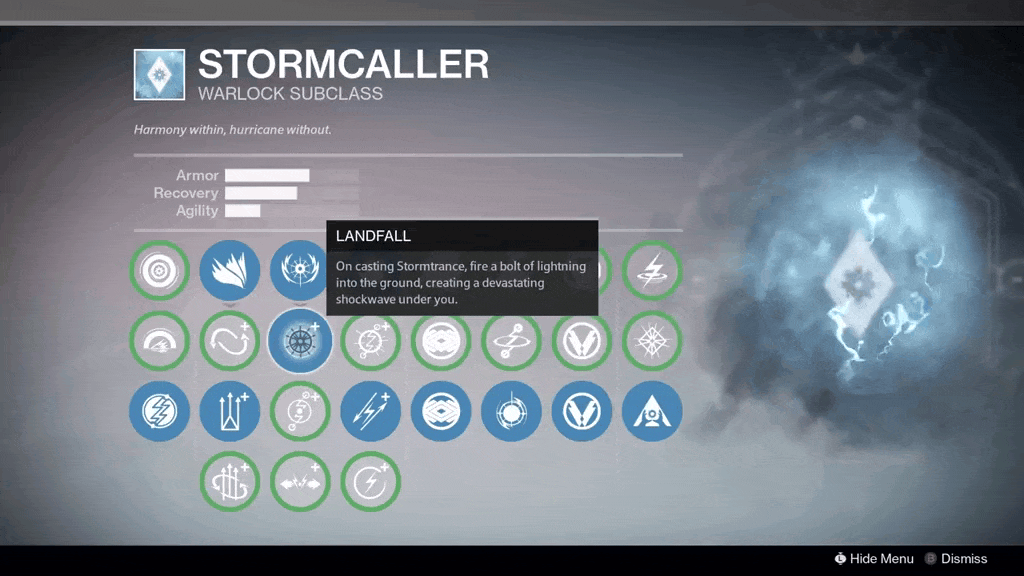Click the blue radial-burst node beside the tooltip

coord(298,270)
